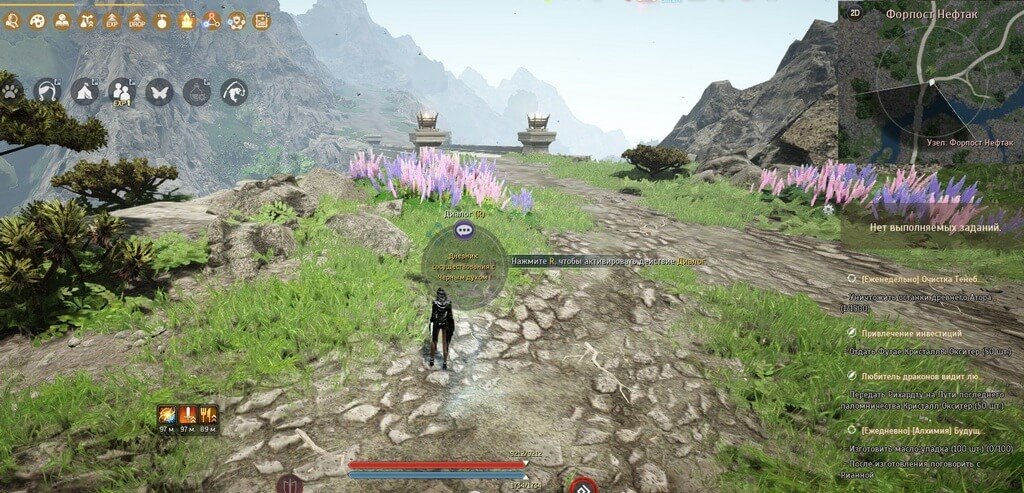Viewport: 1024px width, 493px height.
Task: Select the butterfly fairy icon
Action: [x=159, y=92]
